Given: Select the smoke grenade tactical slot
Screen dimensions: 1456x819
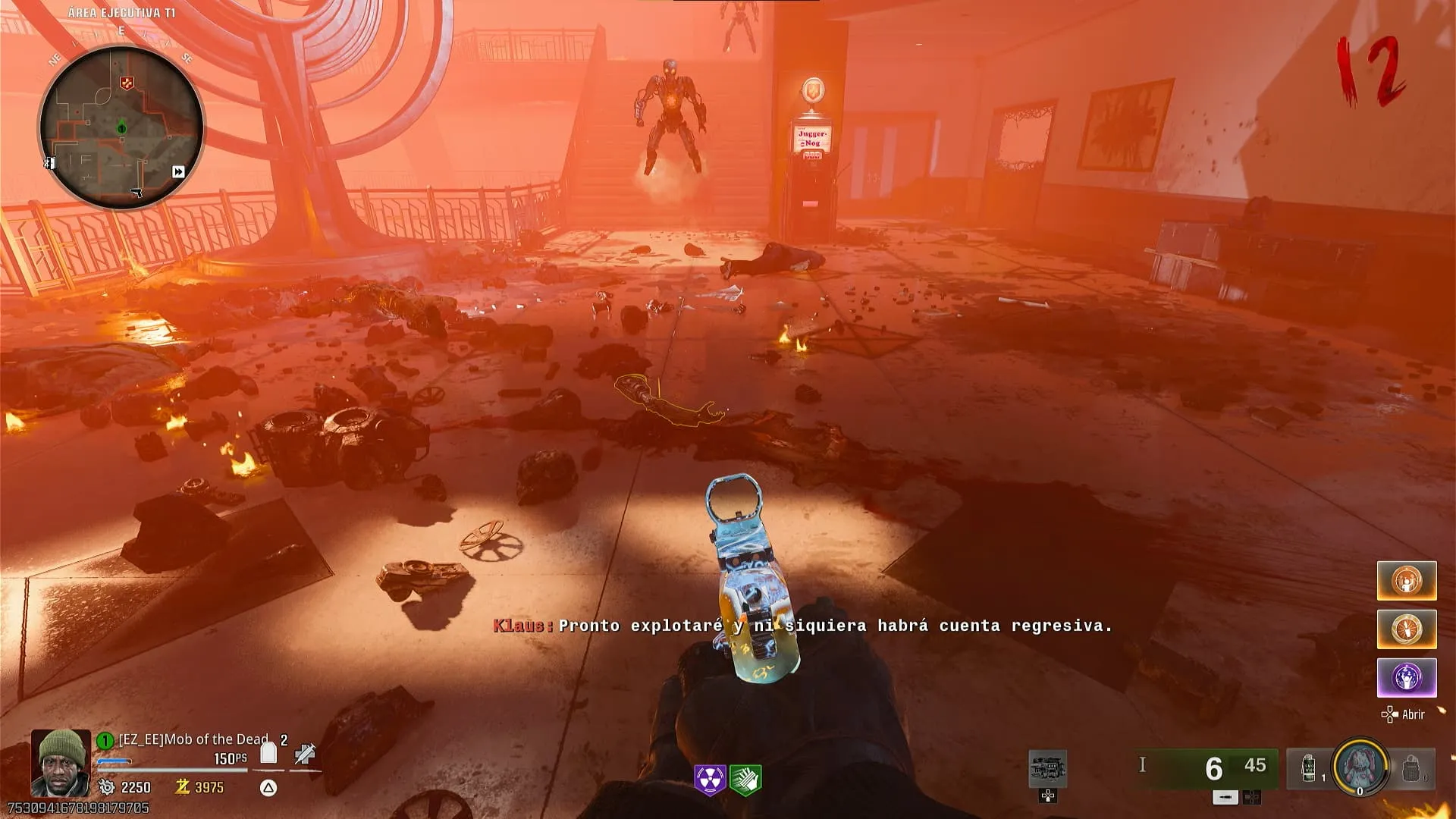Looking at the screenshot, I should (x=1309, y=768).
